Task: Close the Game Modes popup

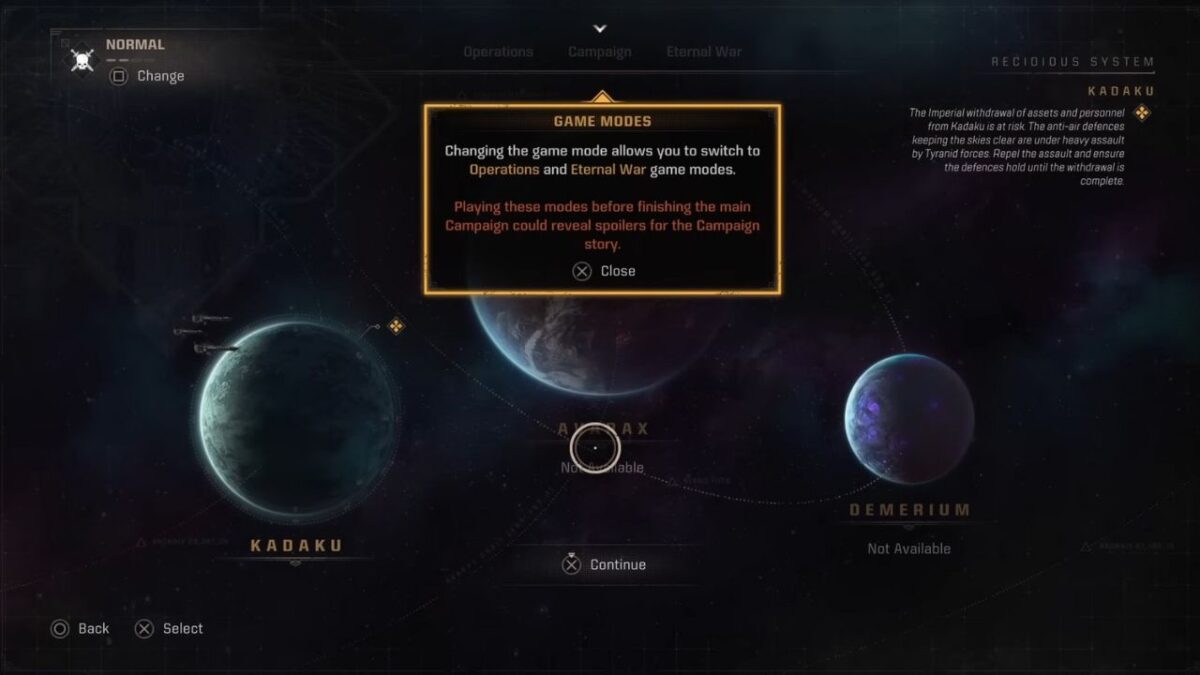Action: click(x=604, y=271)
